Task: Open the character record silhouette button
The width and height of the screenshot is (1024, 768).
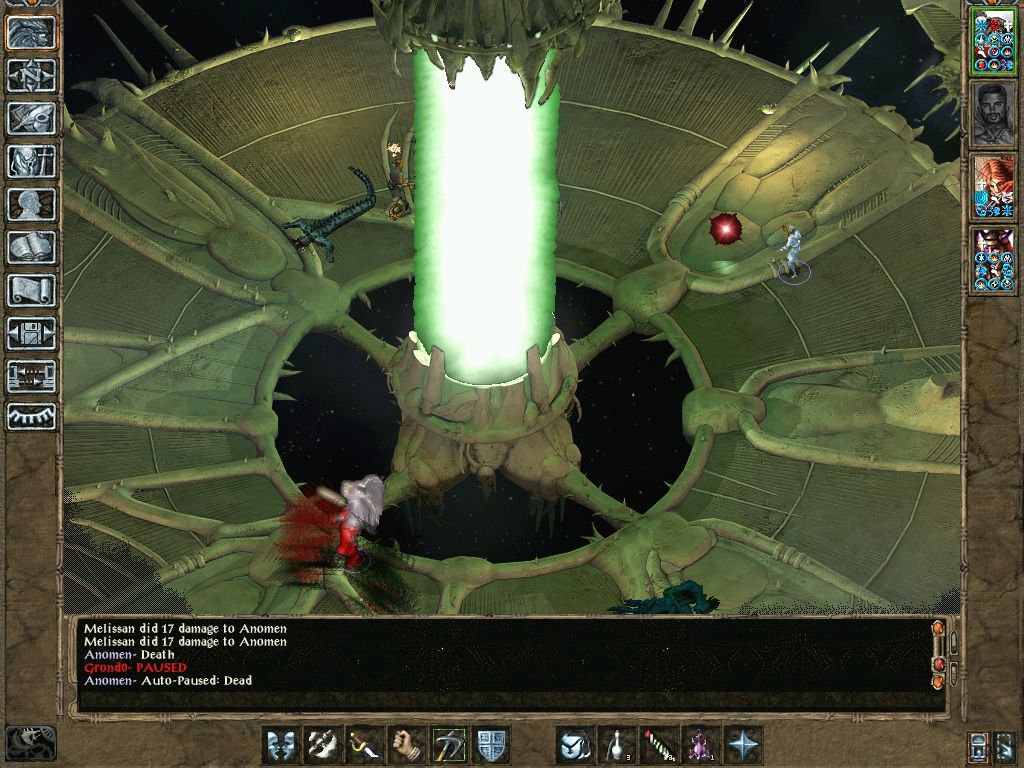Action: point(31,204)
